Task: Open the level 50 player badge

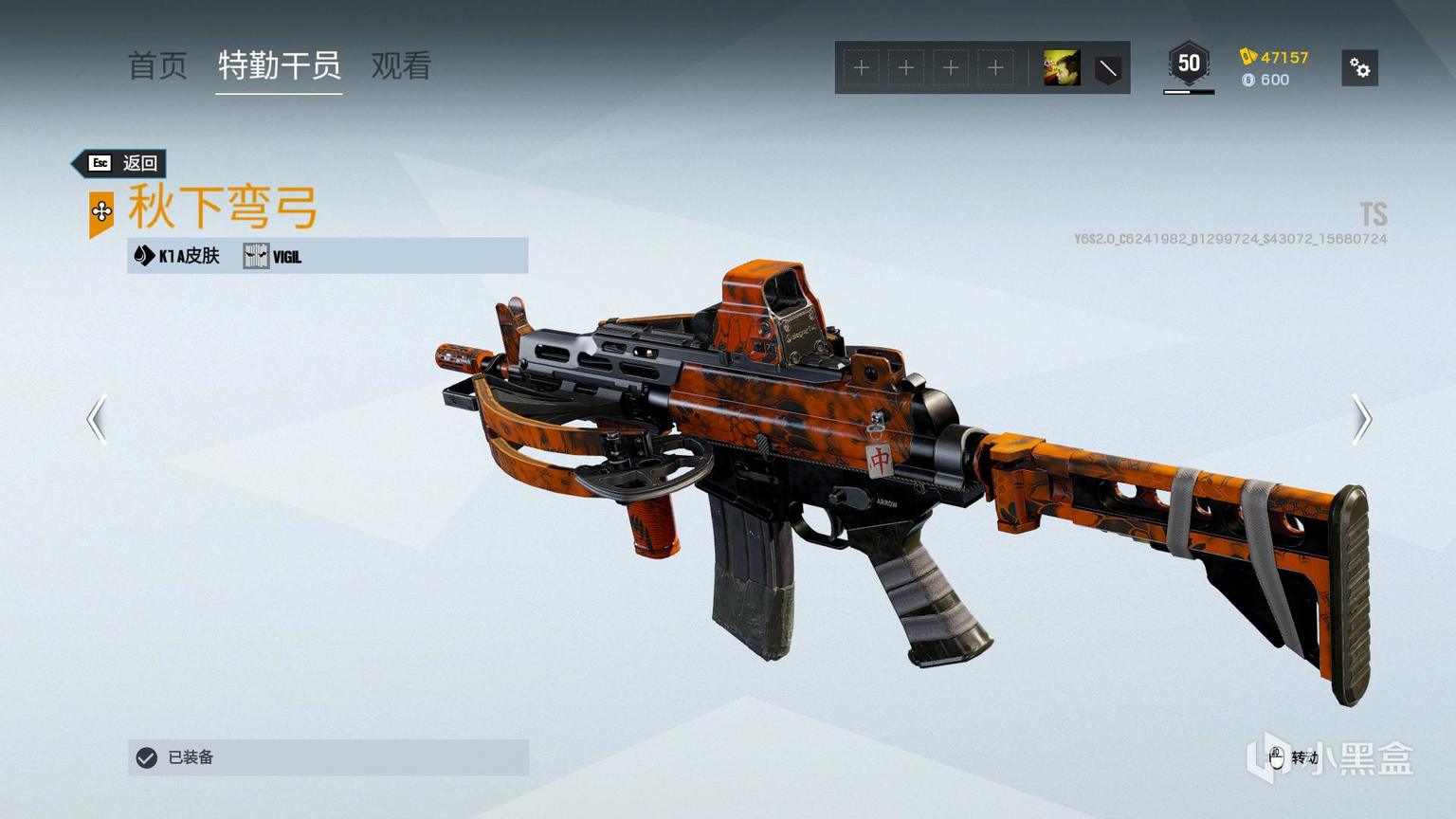Action: [1189, 65]
